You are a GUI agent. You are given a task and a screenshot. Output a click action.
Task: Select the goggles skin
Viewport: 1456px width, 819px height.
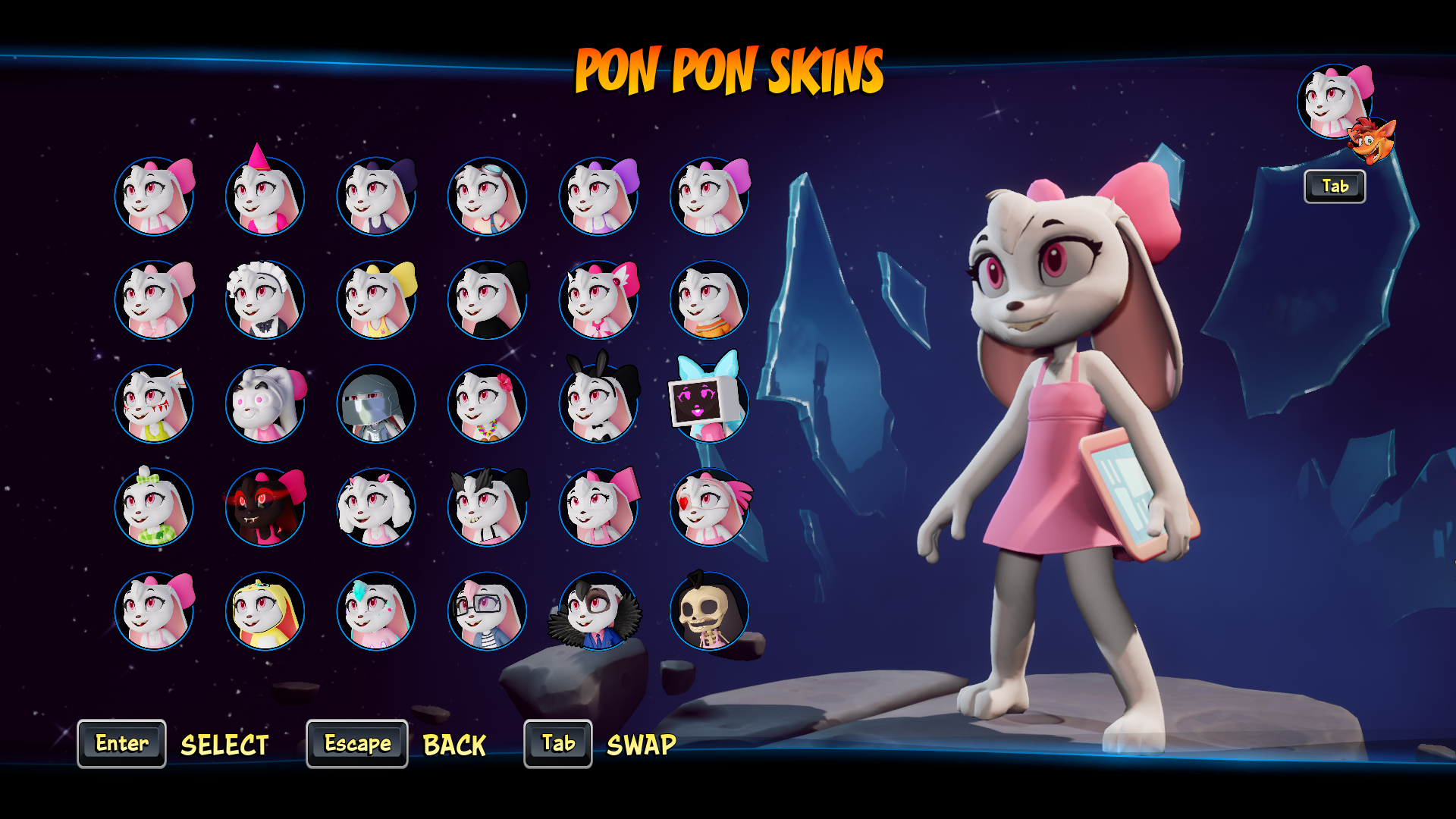tap(487, 196)
